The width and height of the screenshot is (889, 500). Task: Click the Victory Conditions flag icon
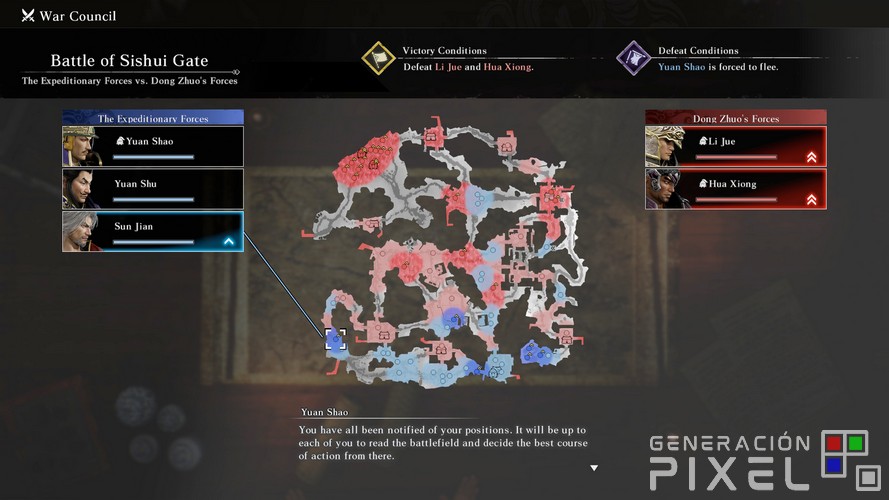point(379,58)
